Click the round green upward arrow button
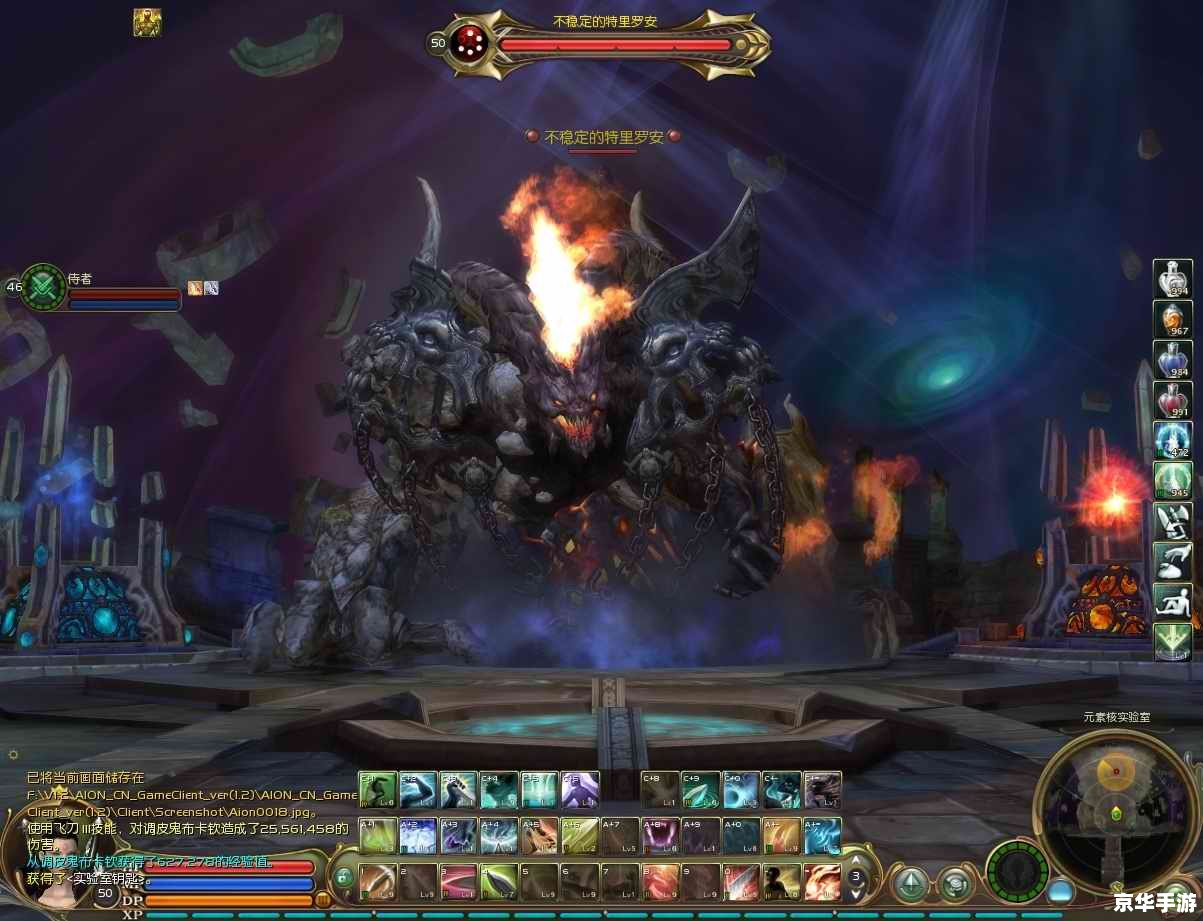Image resolution: width=1203 pixels, height=921 pixels. [911, 883]
